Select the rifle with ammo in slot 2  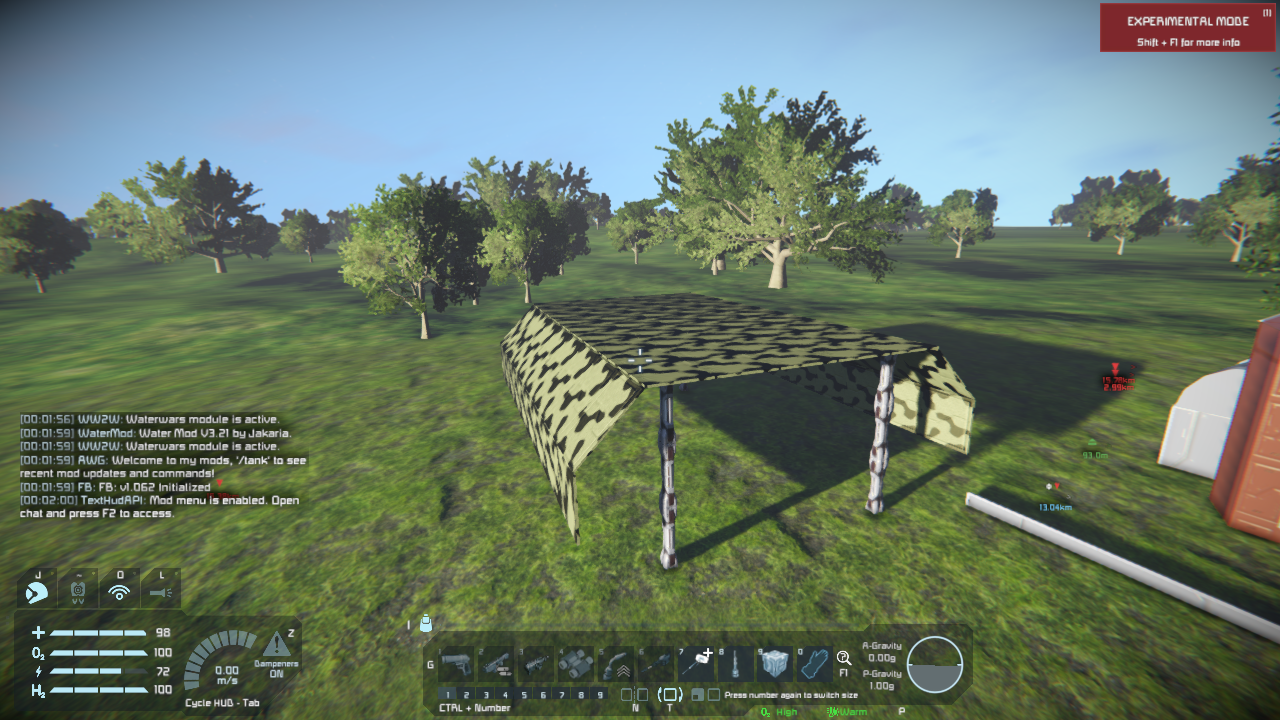[496, 663]
